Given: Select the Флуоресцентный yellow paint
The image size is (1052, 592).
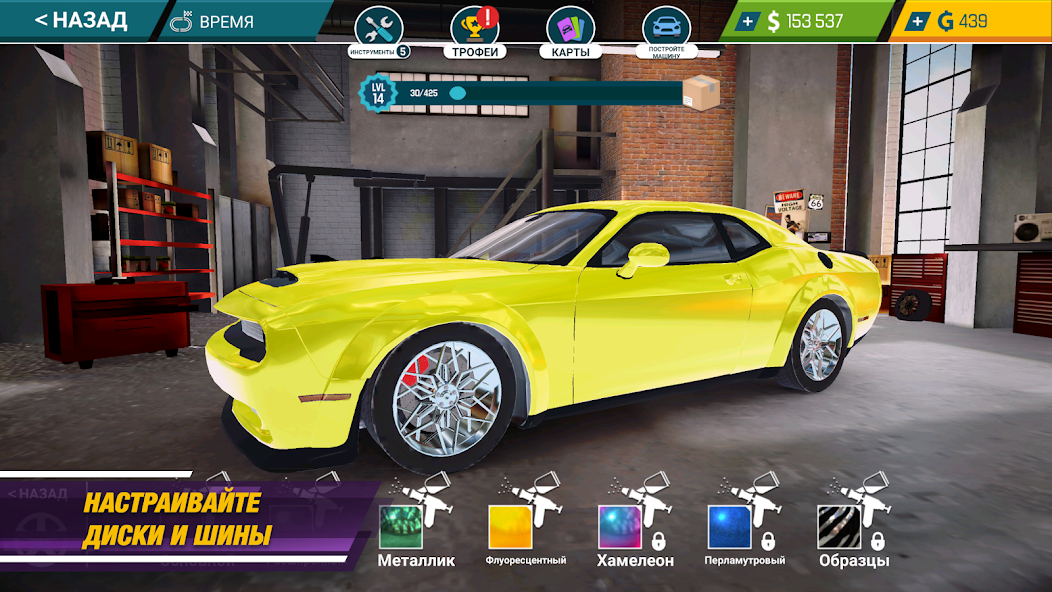Looking at the screenshot, I should (510, 526).
